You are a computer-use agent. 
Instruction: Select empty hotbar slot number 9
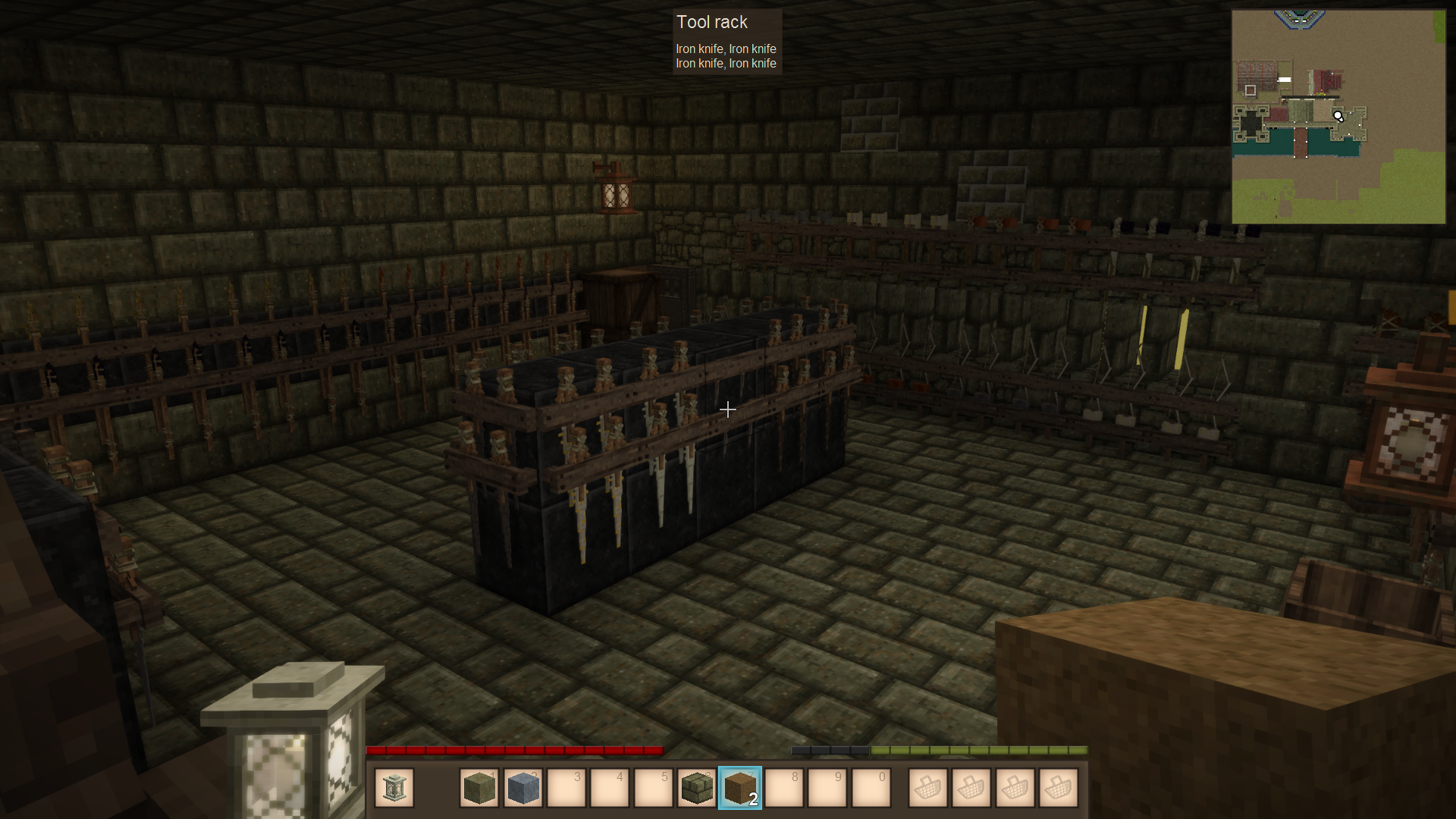tap(827, 788)
